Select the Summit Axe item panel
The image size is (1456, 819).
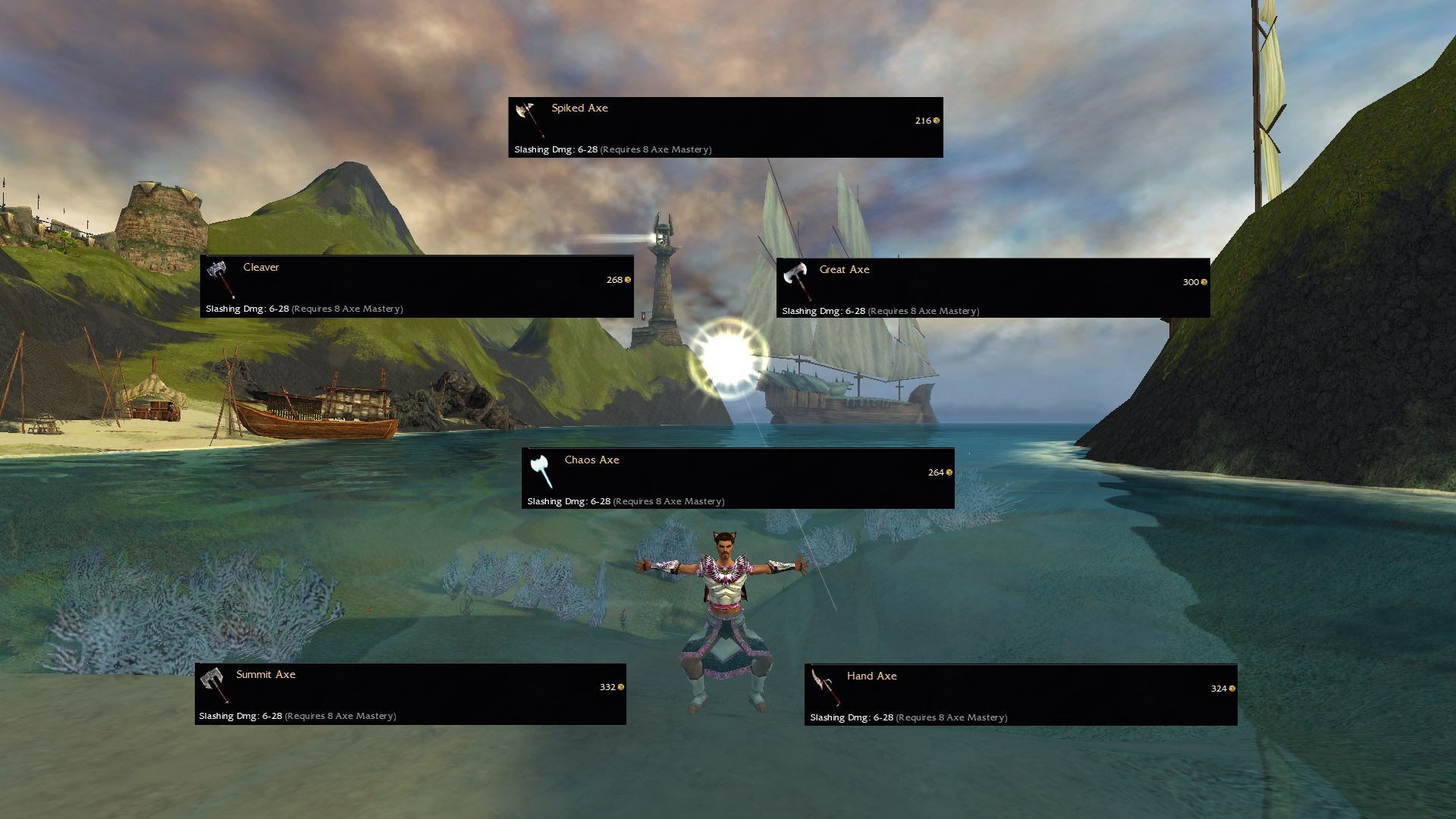click(x=410, y=694)
